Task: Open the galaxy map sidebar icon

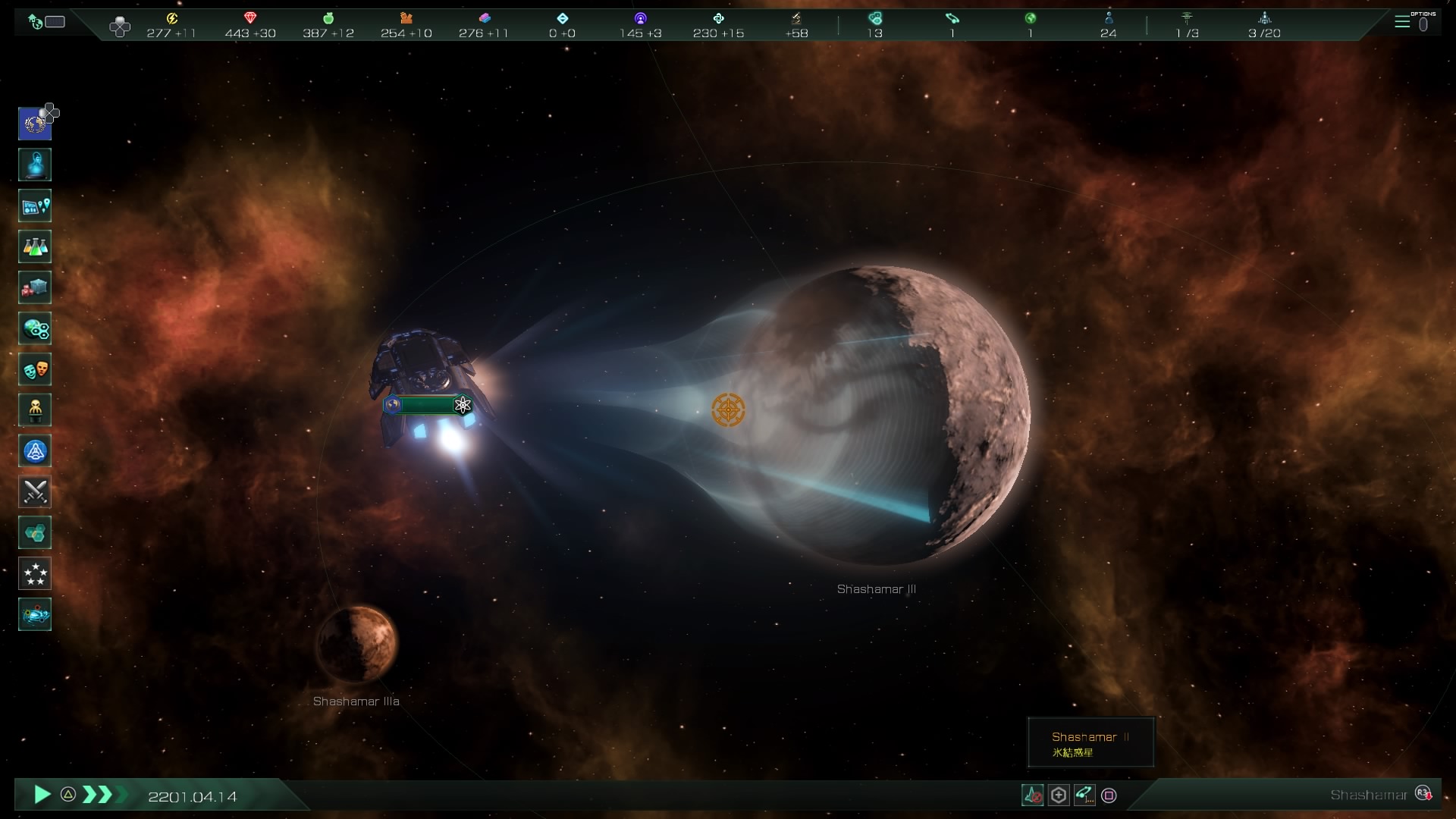Action: 35,615
